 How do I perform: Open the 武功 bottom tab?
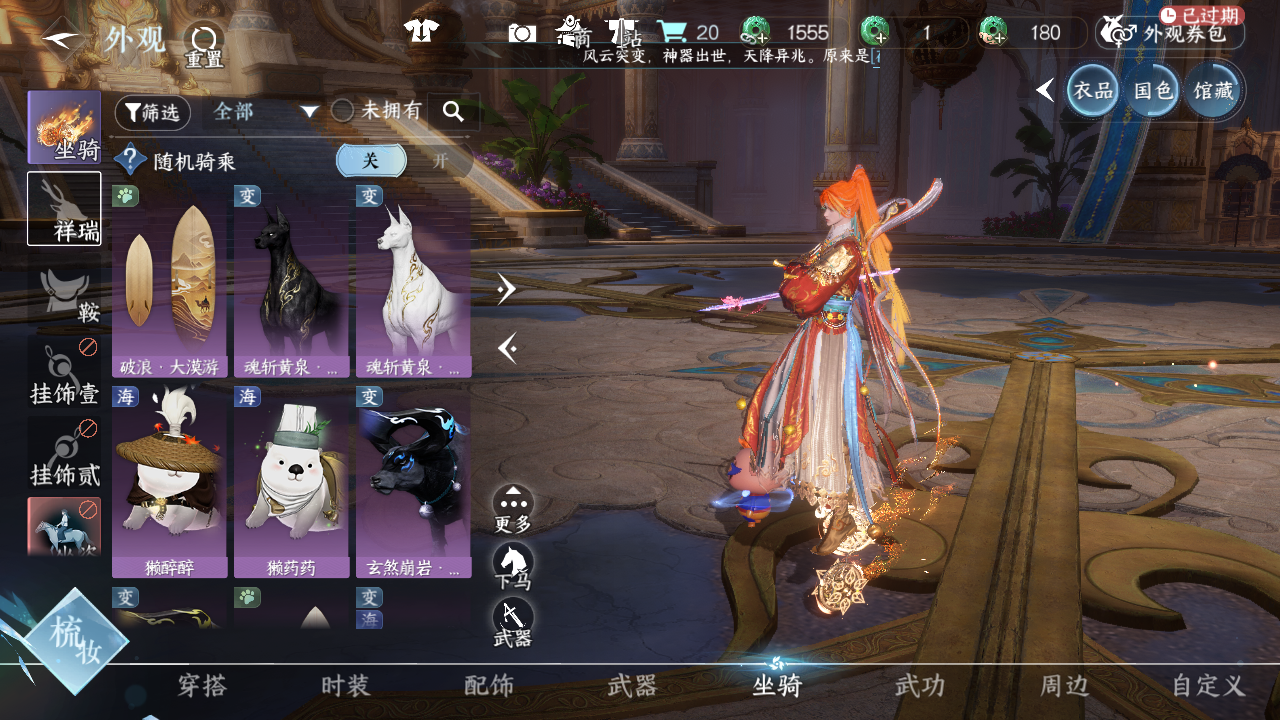(919, 686)
